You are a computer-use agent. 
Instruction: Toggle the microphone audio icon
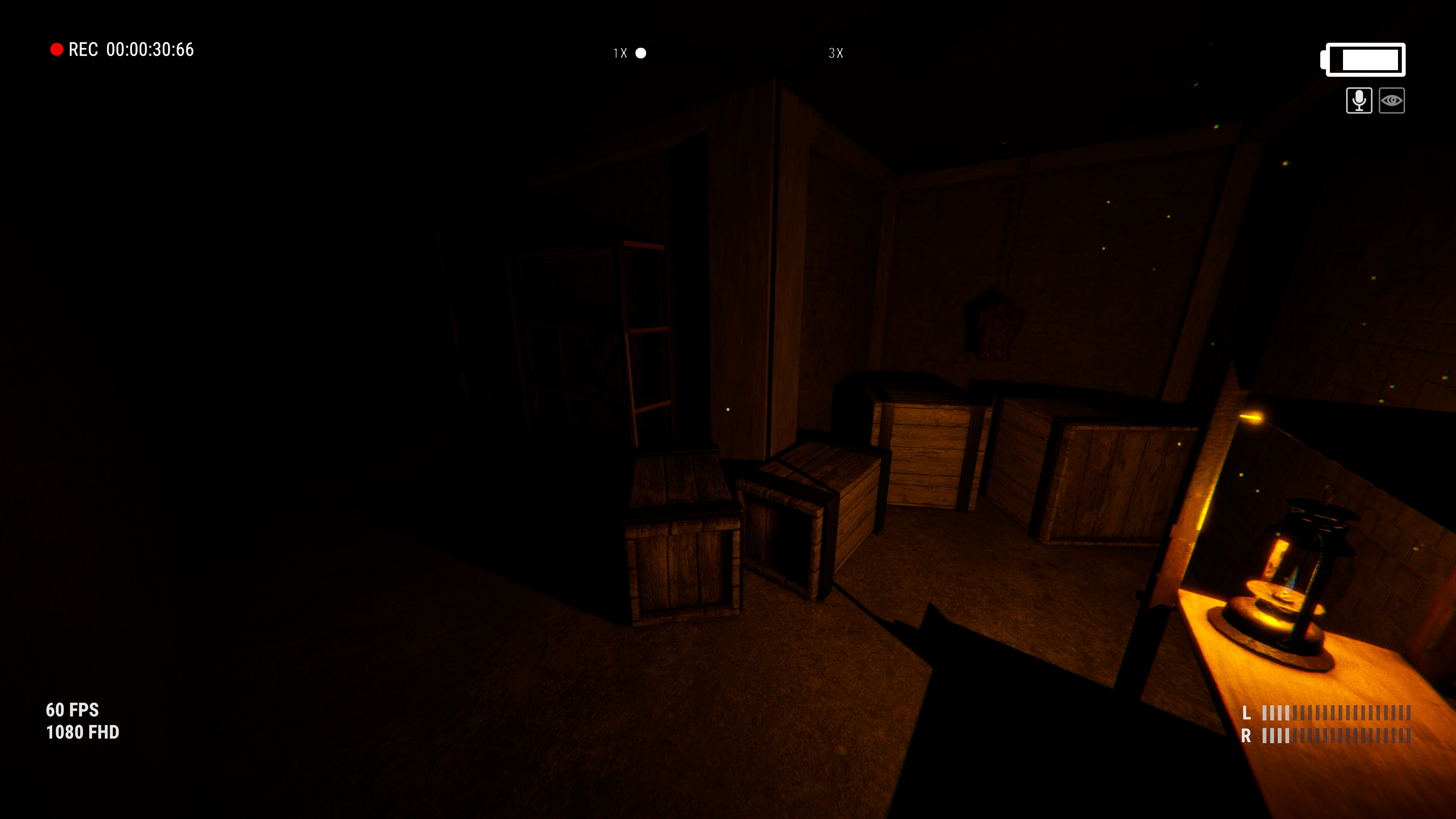(x=1359, y=100)
